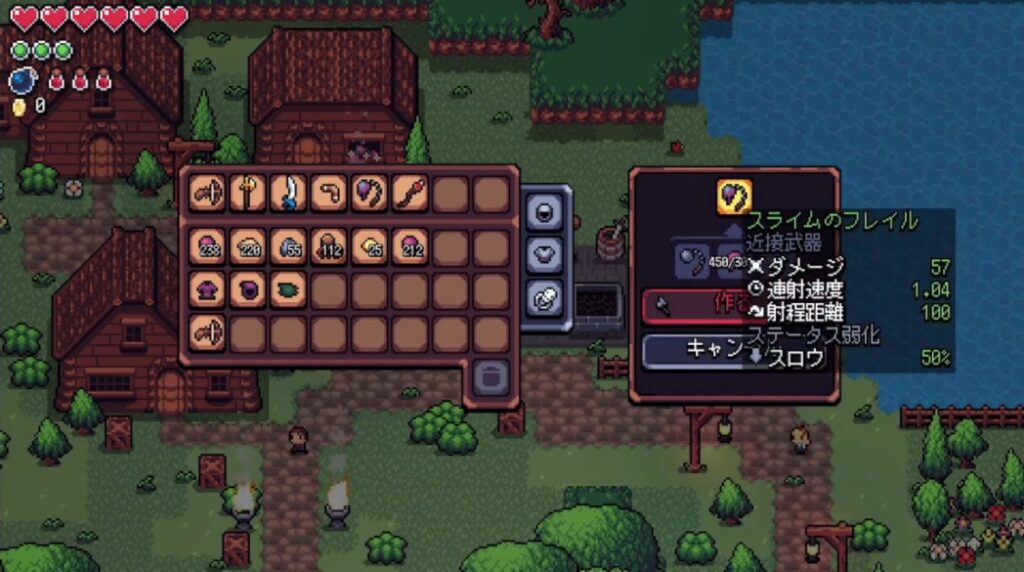
Task: Open the chest armor equipment slot
Action: pos(547,254)
